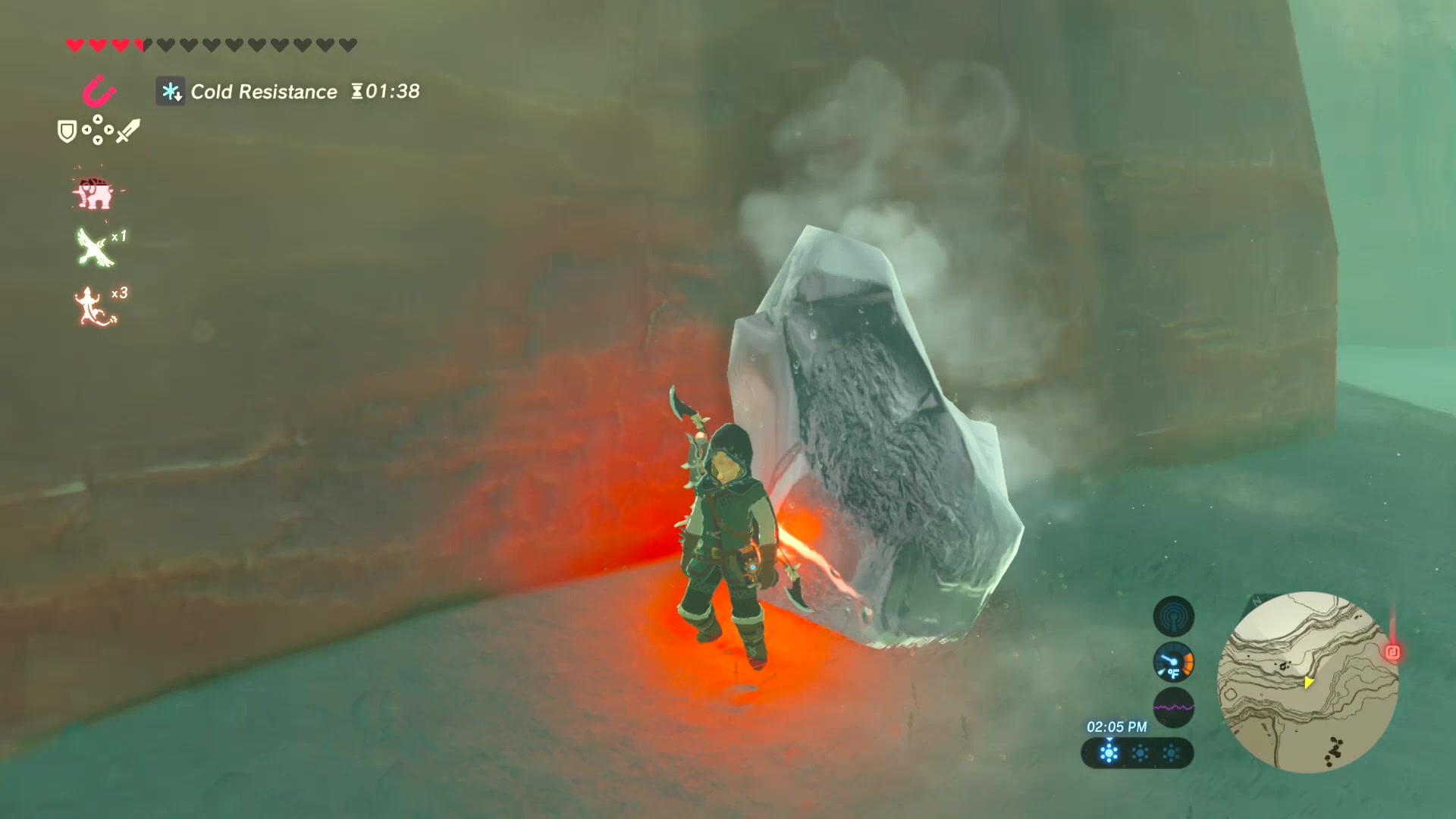
Task: Open the circular minimap
Action: pyautogui.click(x=1307, y=682)
